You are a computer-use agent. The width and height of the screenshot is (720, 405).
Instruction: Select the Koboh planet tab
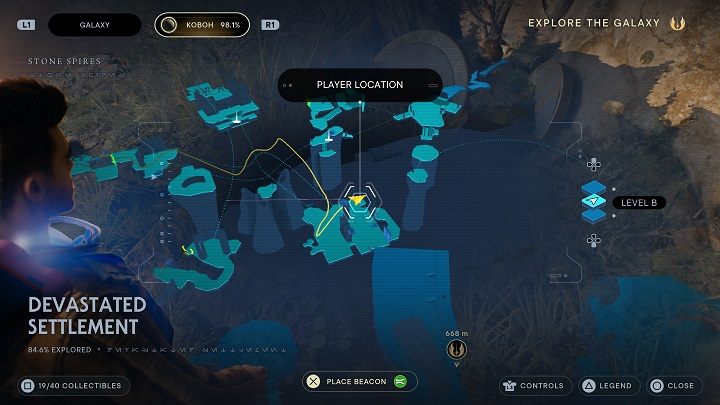click(201, 24)
